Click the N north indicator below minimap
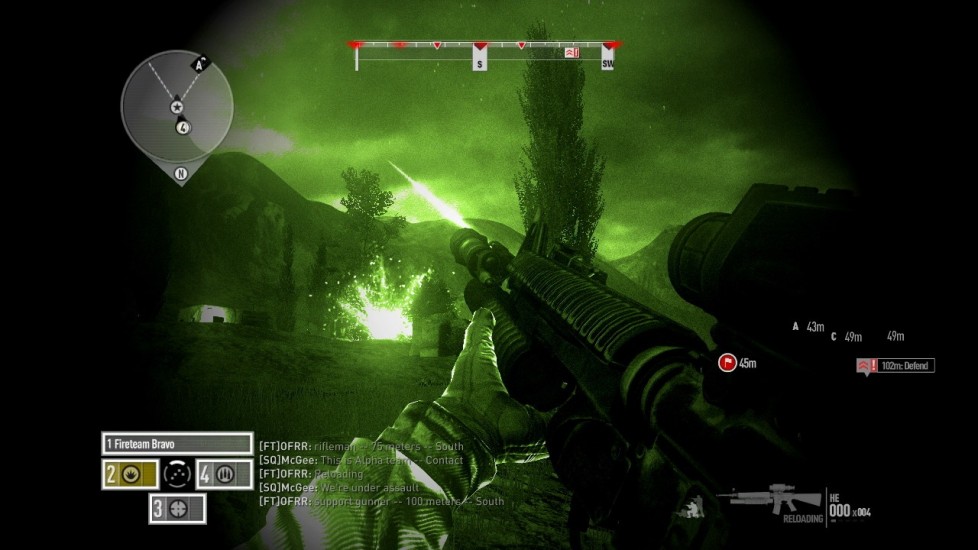This screenshot has height=550, width=978. (x=181, y=173)
